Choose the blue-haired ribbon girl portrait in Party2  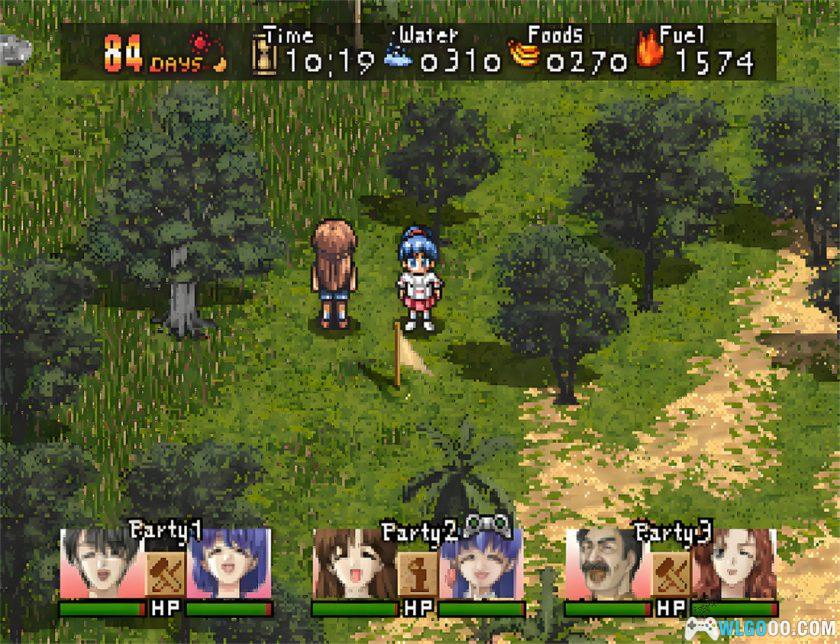(x=479, y=563)
